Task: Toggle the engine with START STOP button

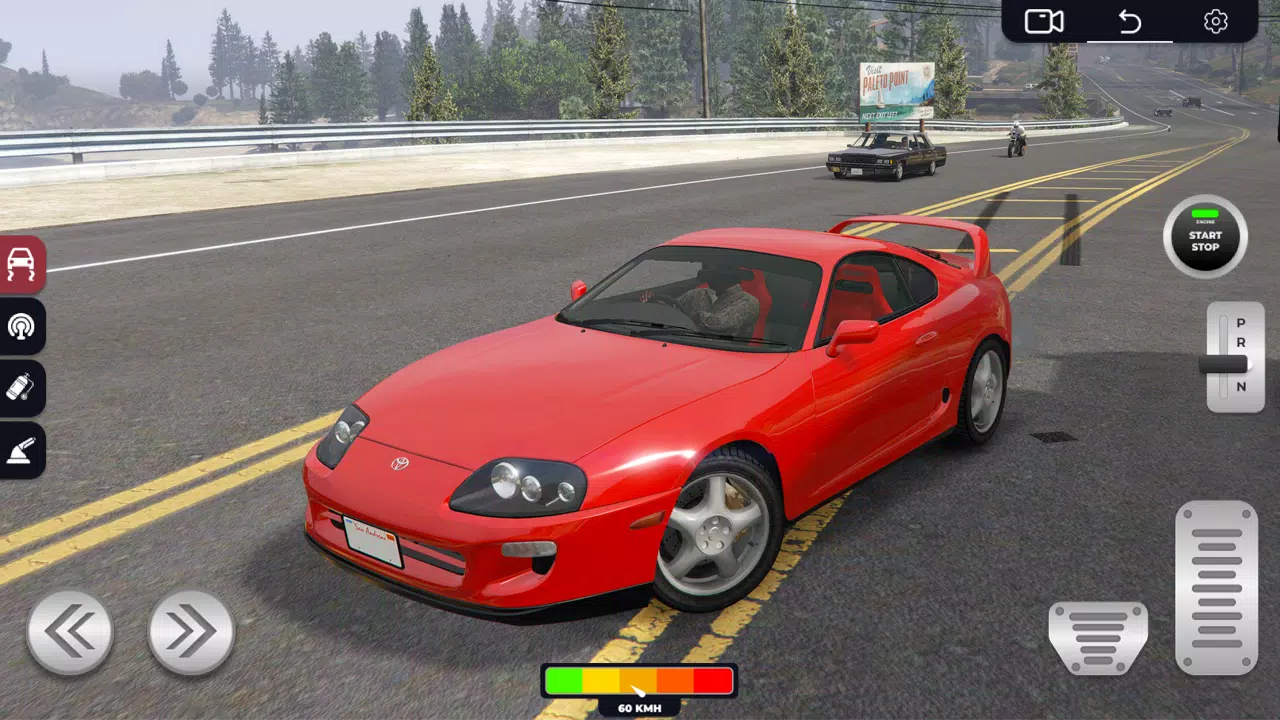Action: pos(1204,238)
